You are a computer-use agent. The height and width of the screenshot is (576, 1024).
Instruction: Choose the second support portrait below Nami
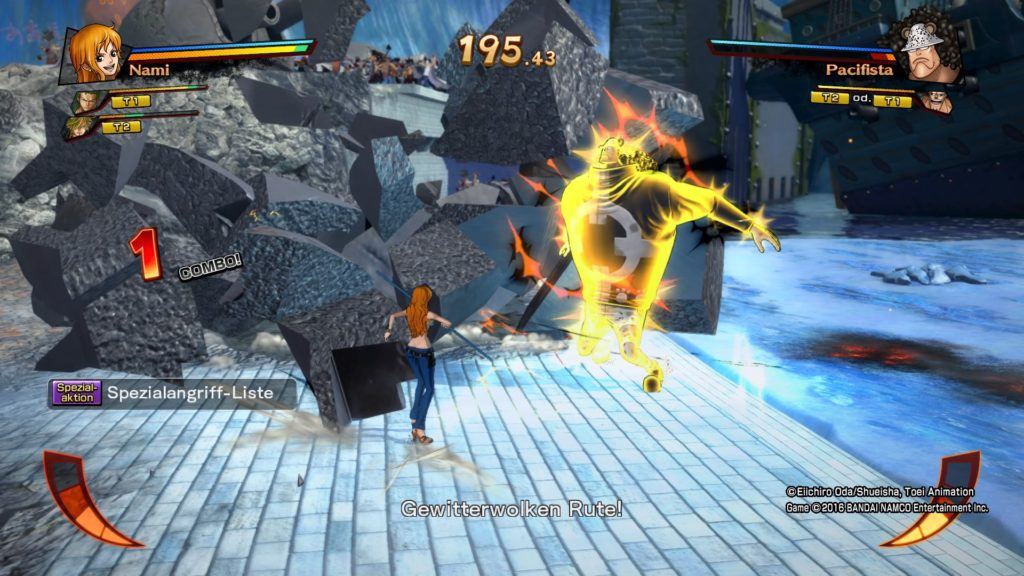[82, 125]
